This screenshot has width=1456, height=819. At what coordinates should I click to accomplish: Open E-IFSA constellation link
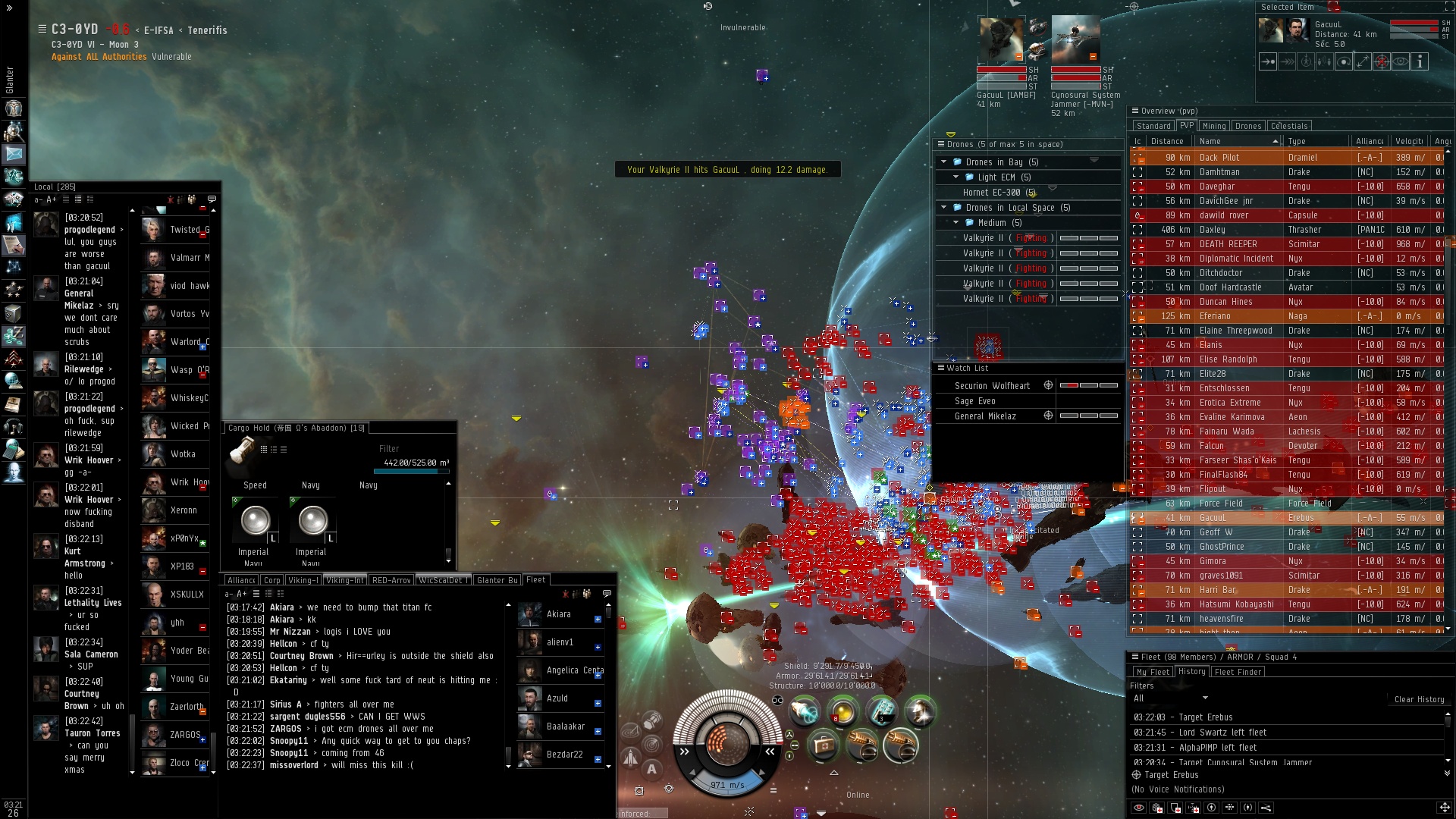[x=158, y=30]
